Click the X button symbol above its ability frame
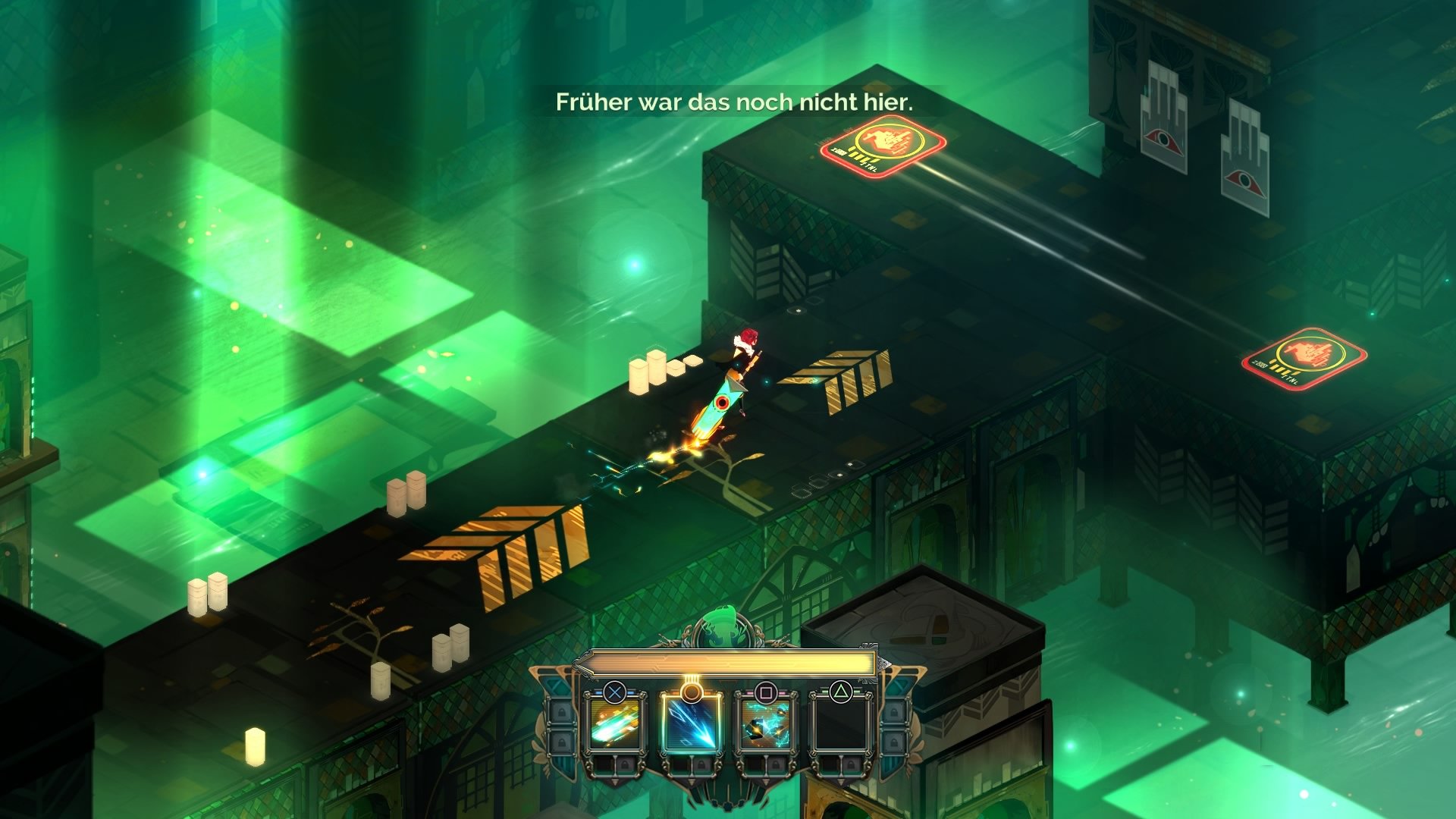The height and width of the screenshot is (819, 1456). (x=614, y=692)
